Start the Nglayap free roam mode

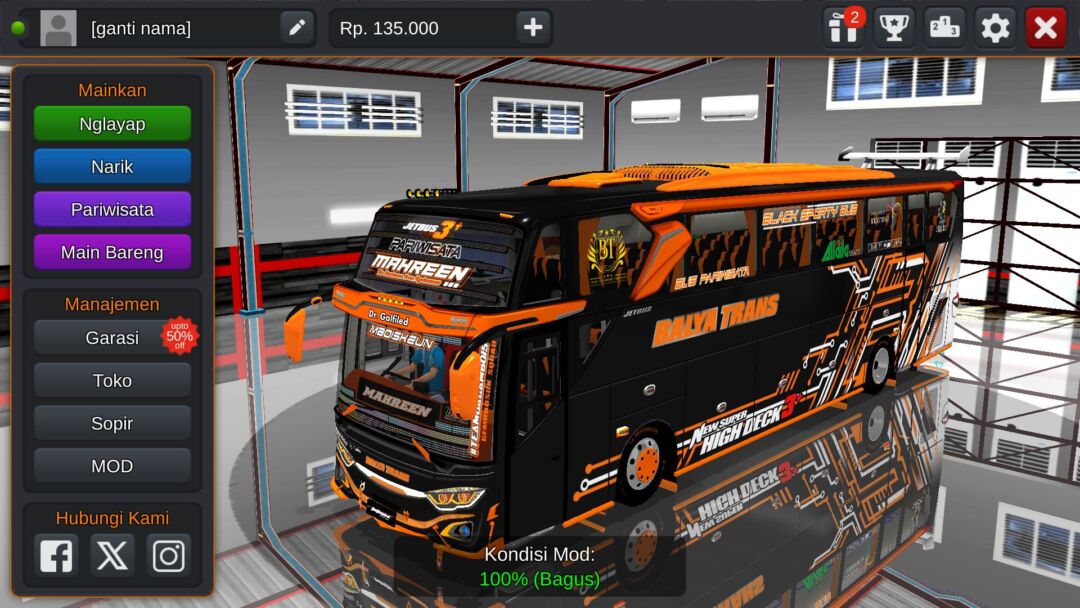(x=112, y=124)
